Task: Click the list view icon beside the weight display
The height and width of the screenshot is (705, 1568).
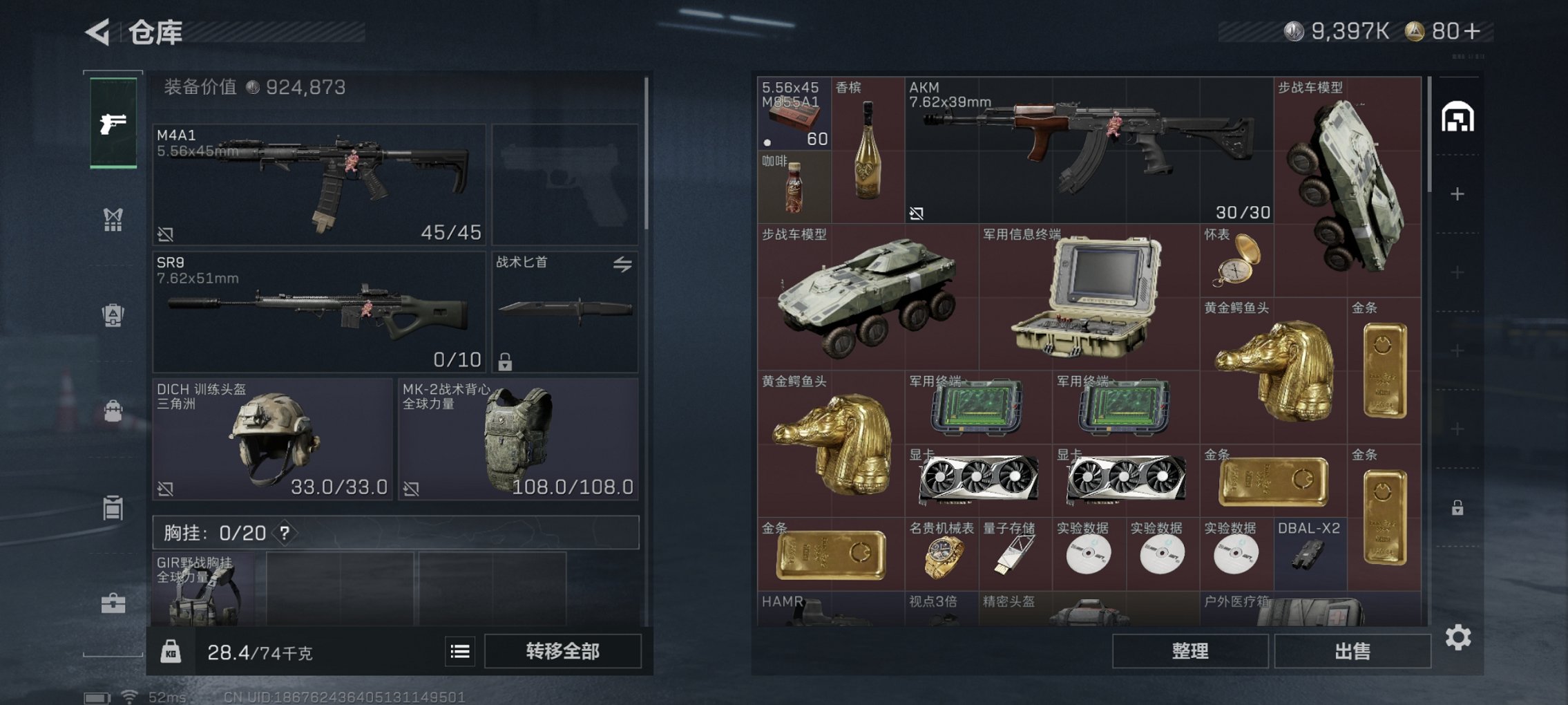Action: 459,652
